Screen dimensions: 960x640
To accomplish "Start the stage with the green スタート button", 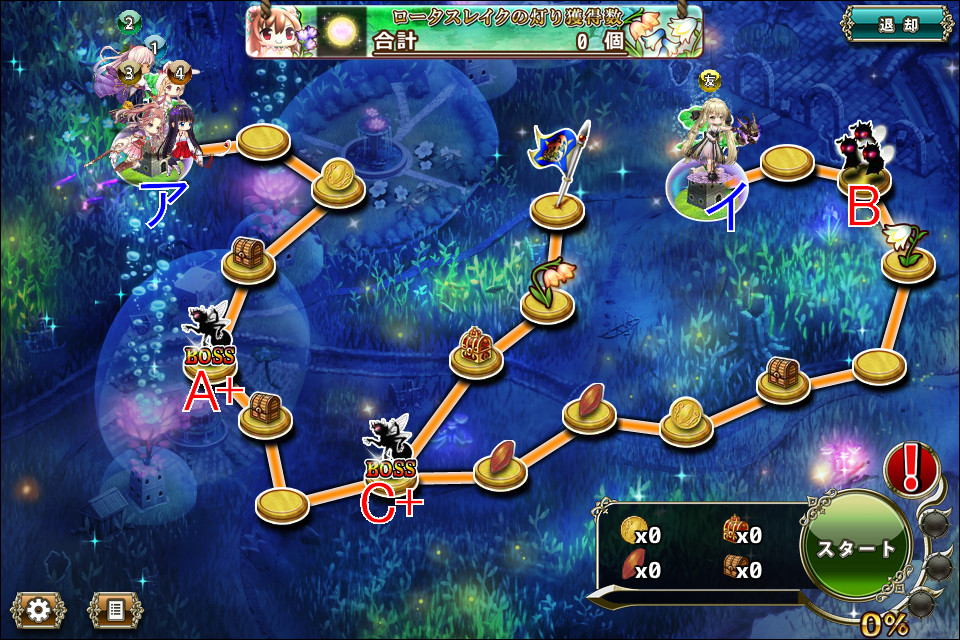I will pos(856,548).
